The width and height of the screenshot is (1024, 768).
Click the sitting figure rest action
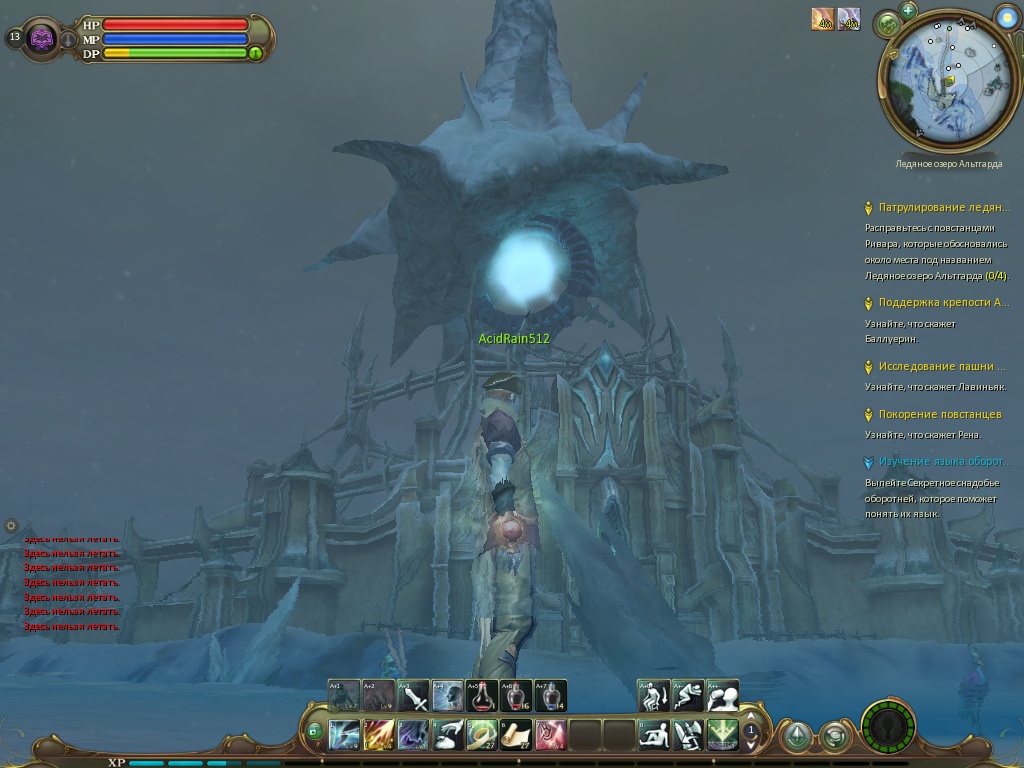654,735
